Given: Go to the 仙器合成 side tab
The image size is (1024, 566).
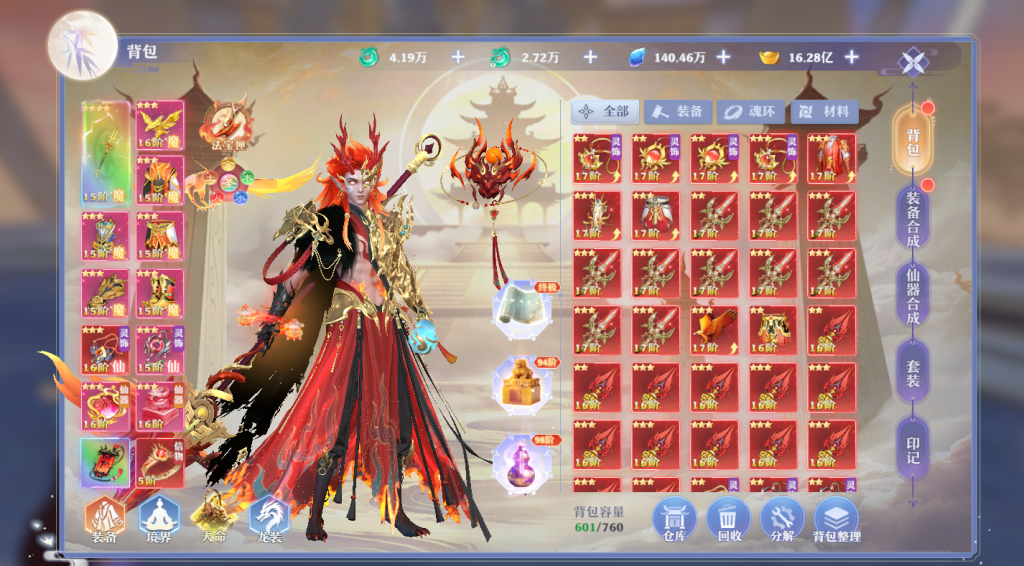Looking at the screenshot, I should (912, 297).
